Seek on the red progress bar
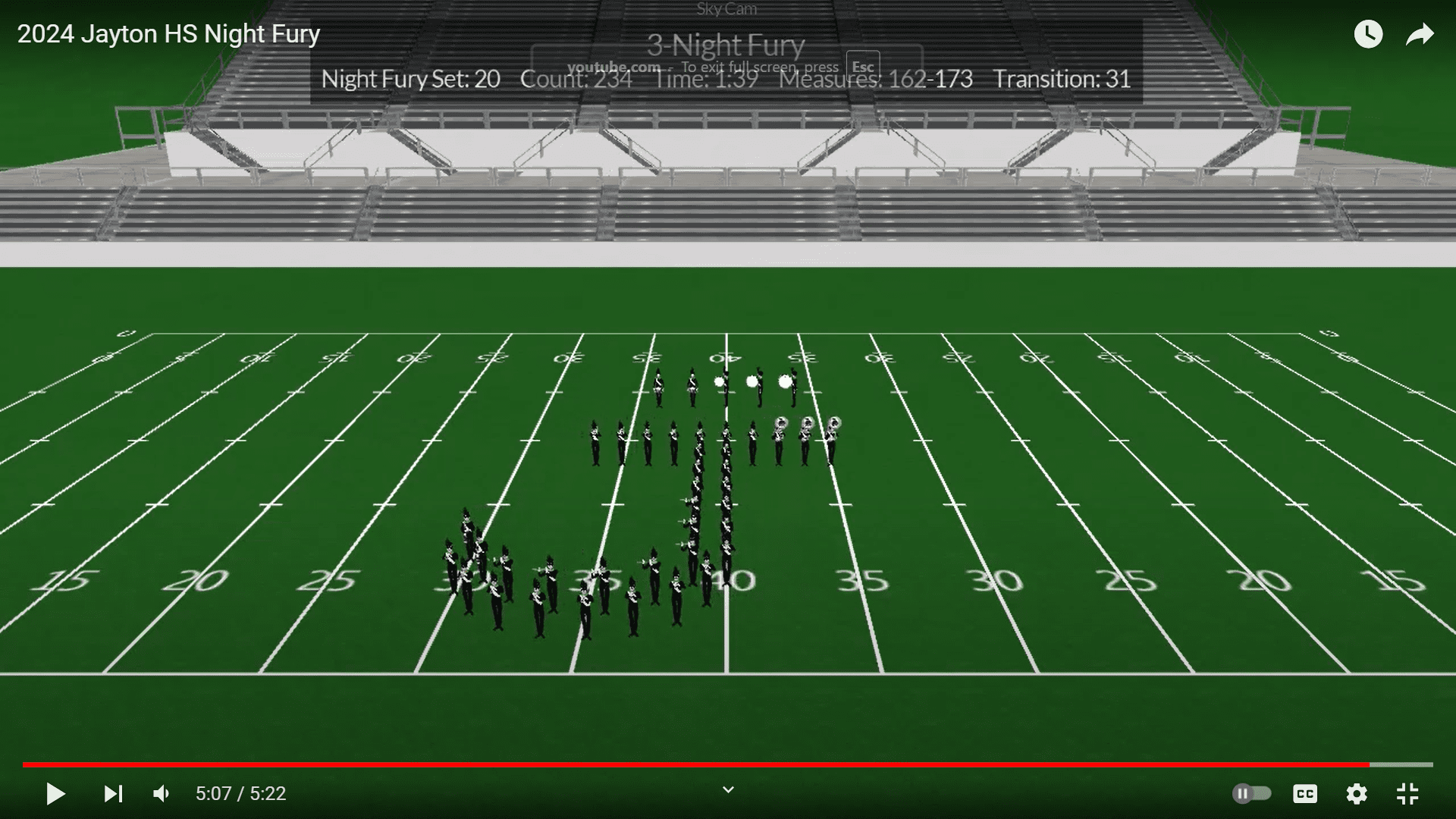Viewport: 1456px width, 819px height. (x=682, y=764)
